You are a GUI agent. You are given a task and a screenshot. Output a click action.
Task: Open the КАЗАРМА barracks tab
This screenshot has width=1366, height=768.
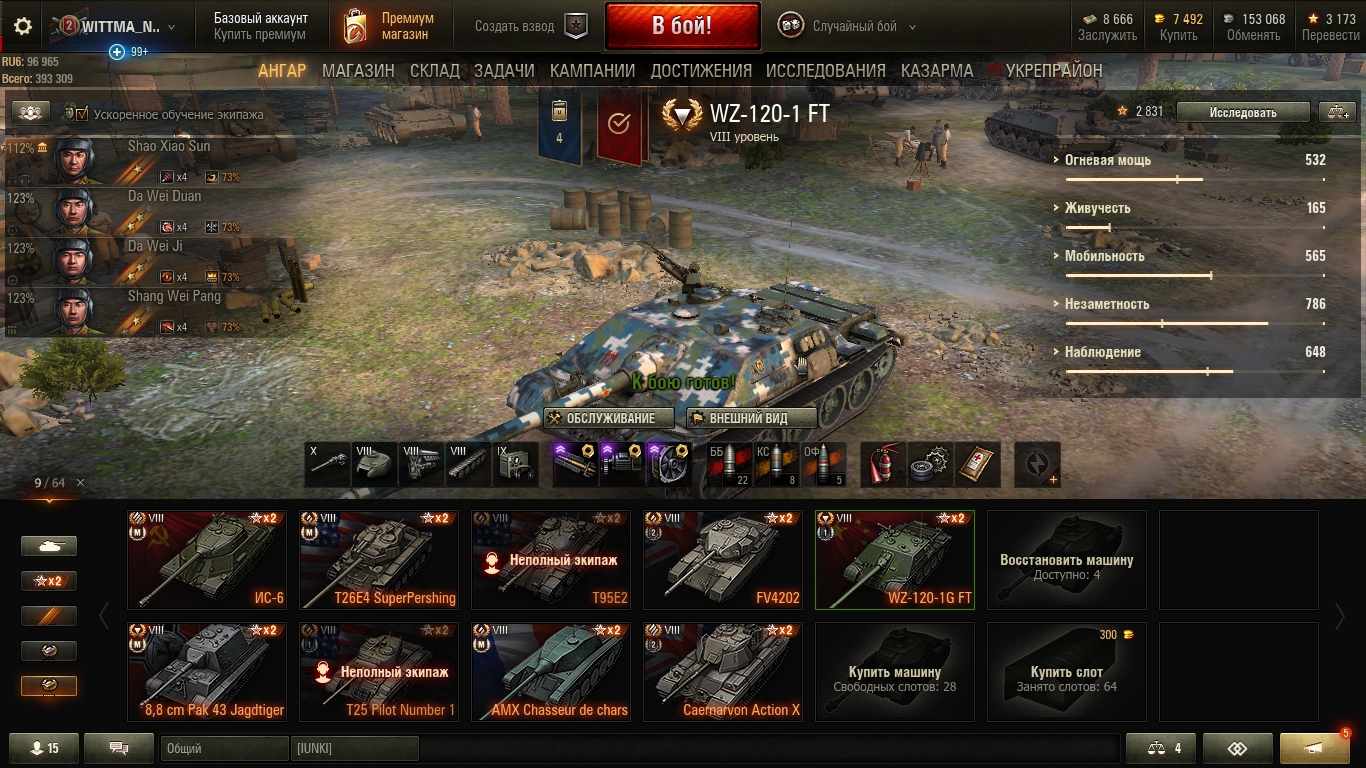[x=936, y=71]
